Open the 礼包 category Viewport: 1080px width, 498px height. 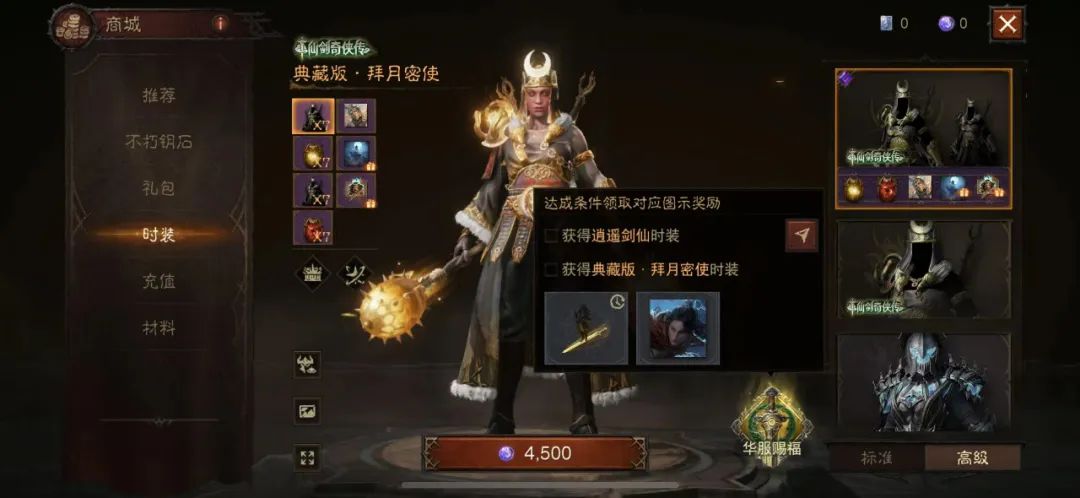158,188
